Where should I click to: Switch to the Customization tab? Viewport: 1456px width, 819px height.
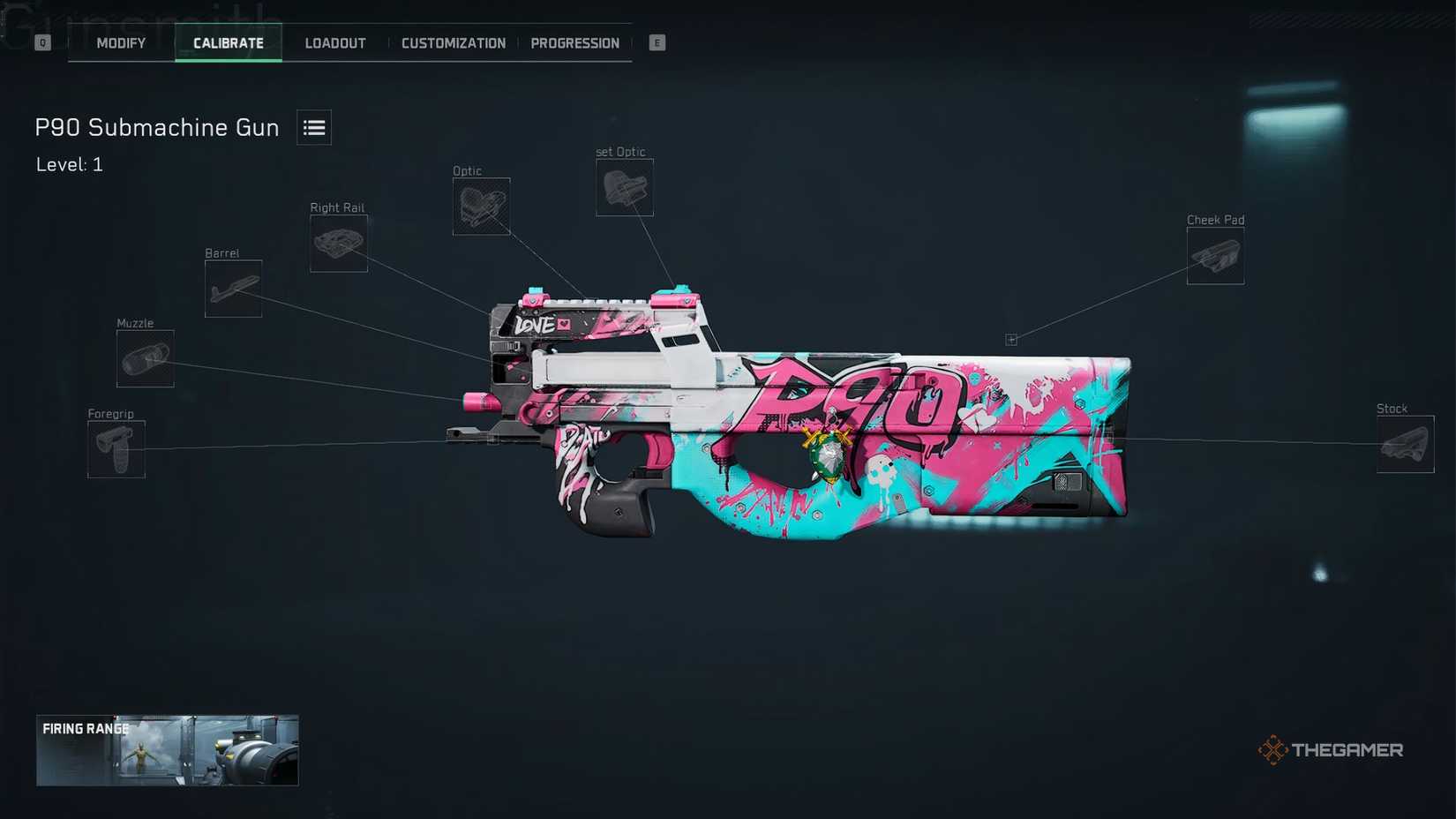pos(454,42)
